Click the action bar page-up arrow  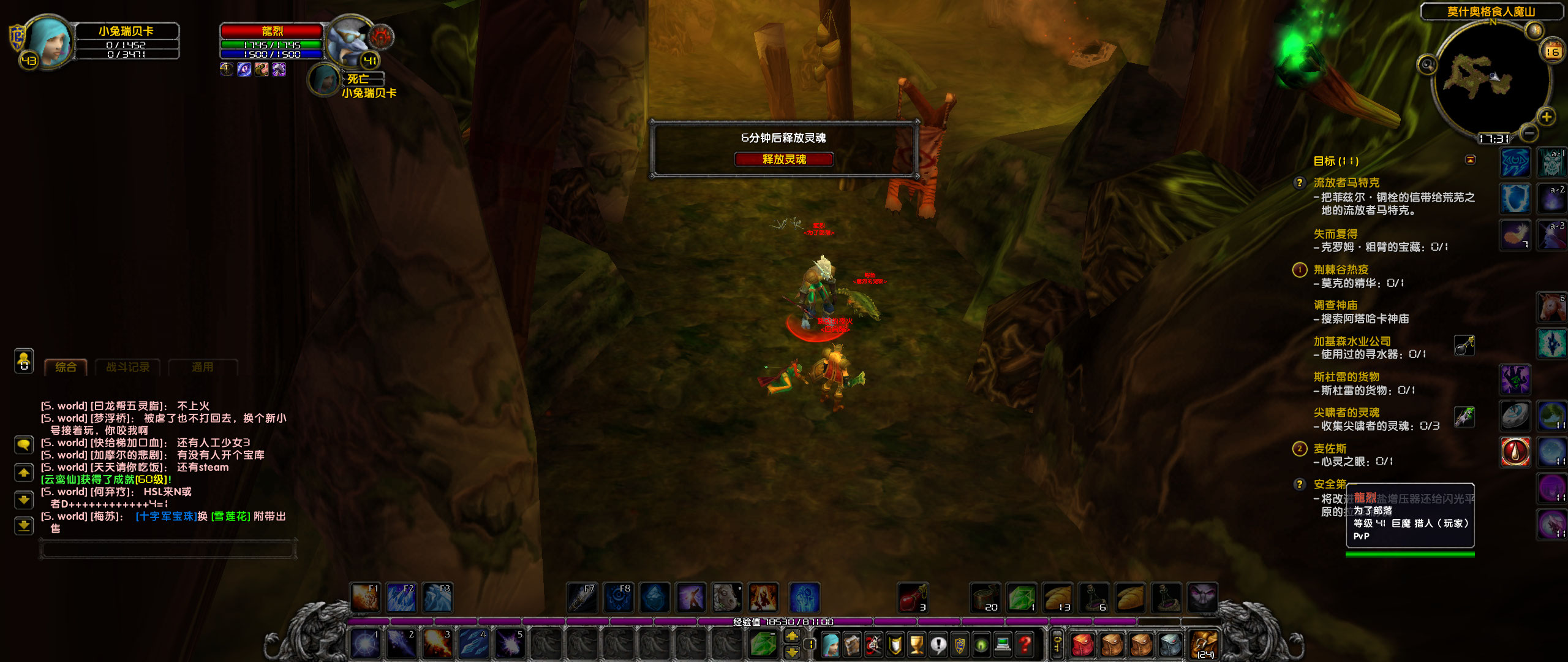(791, 636)
